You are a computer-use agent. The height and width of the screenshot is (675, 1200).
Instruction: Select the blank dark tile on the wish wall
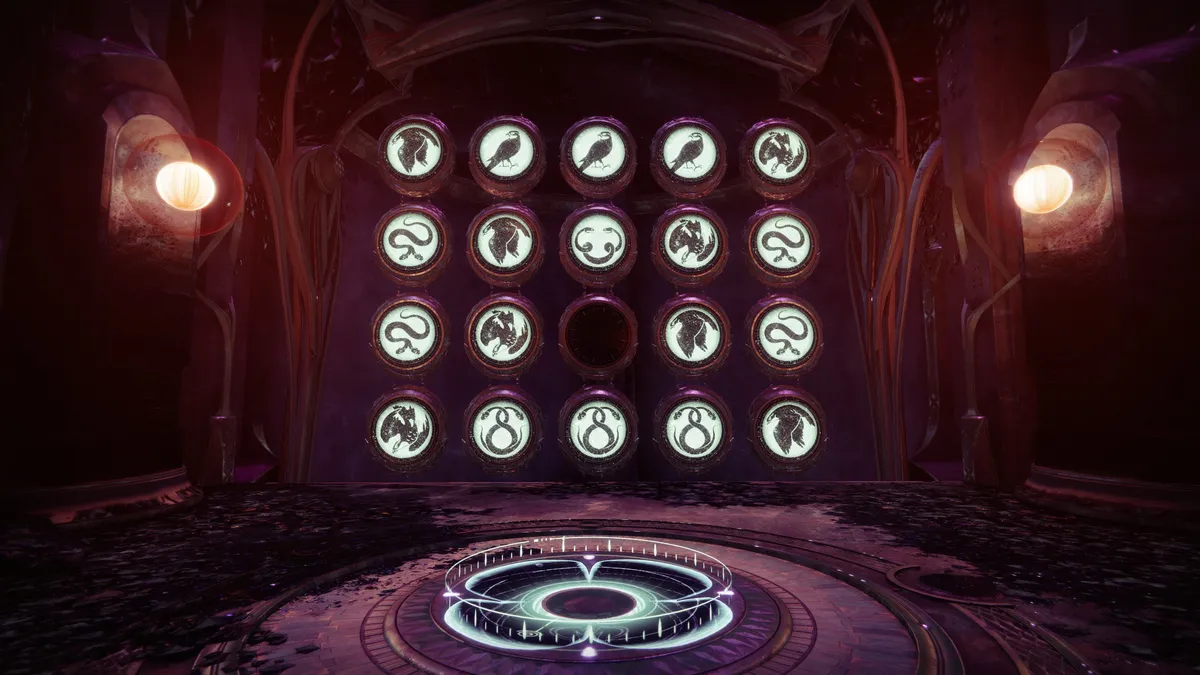click(x=598, y=335)
